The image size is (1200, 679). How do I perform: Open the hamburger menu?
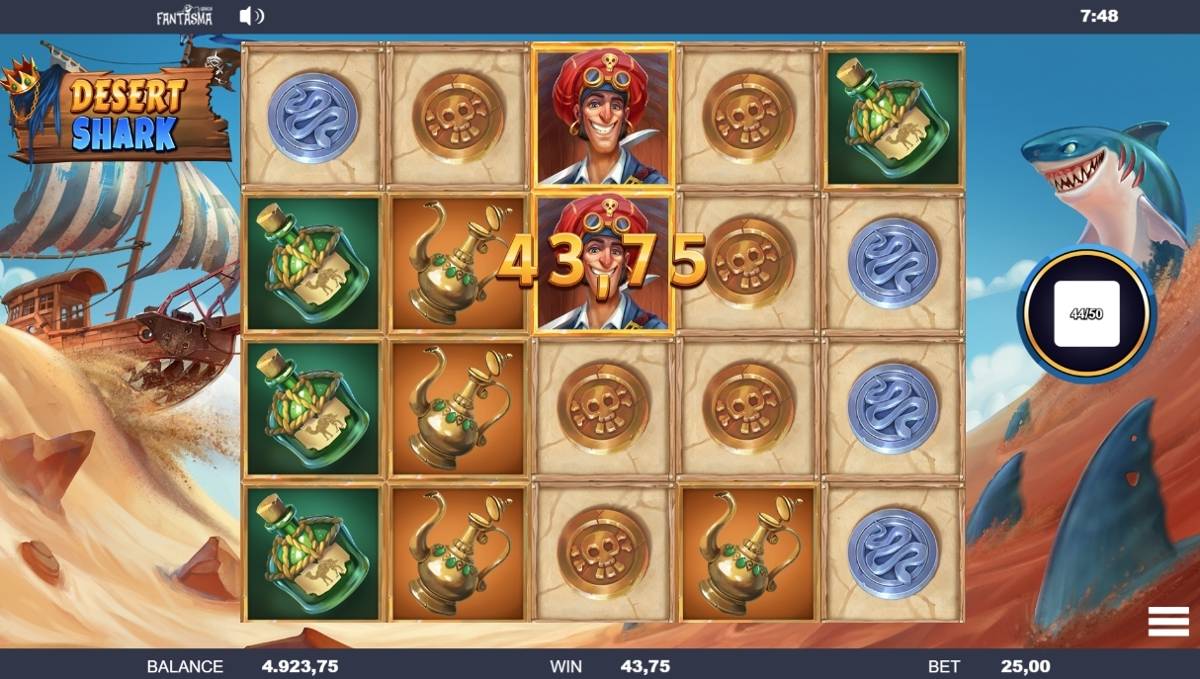(1168, 621)
